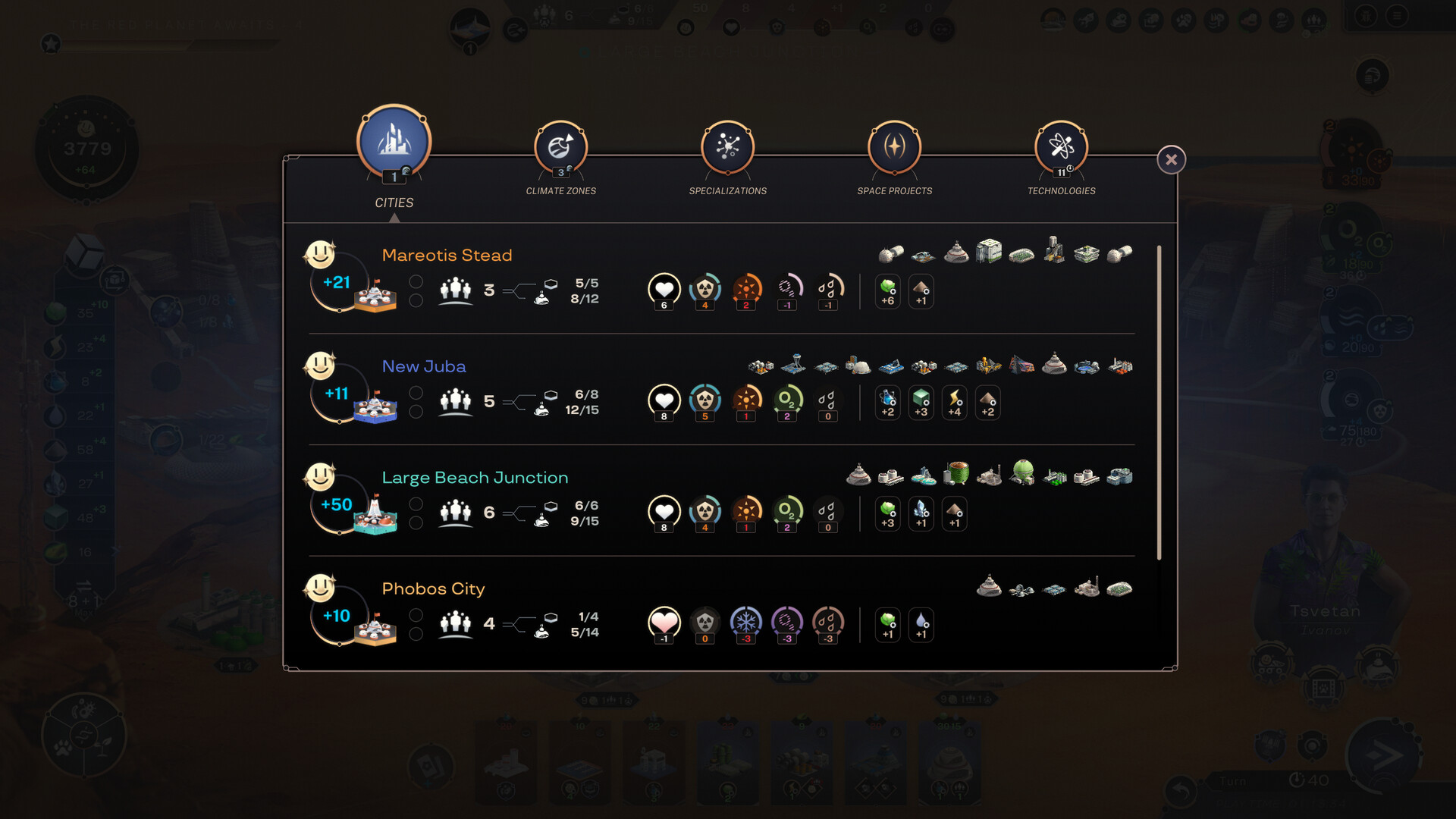Close the cities overview panel
Viewport: 1456px width, 819px height.
(1171, 160)
